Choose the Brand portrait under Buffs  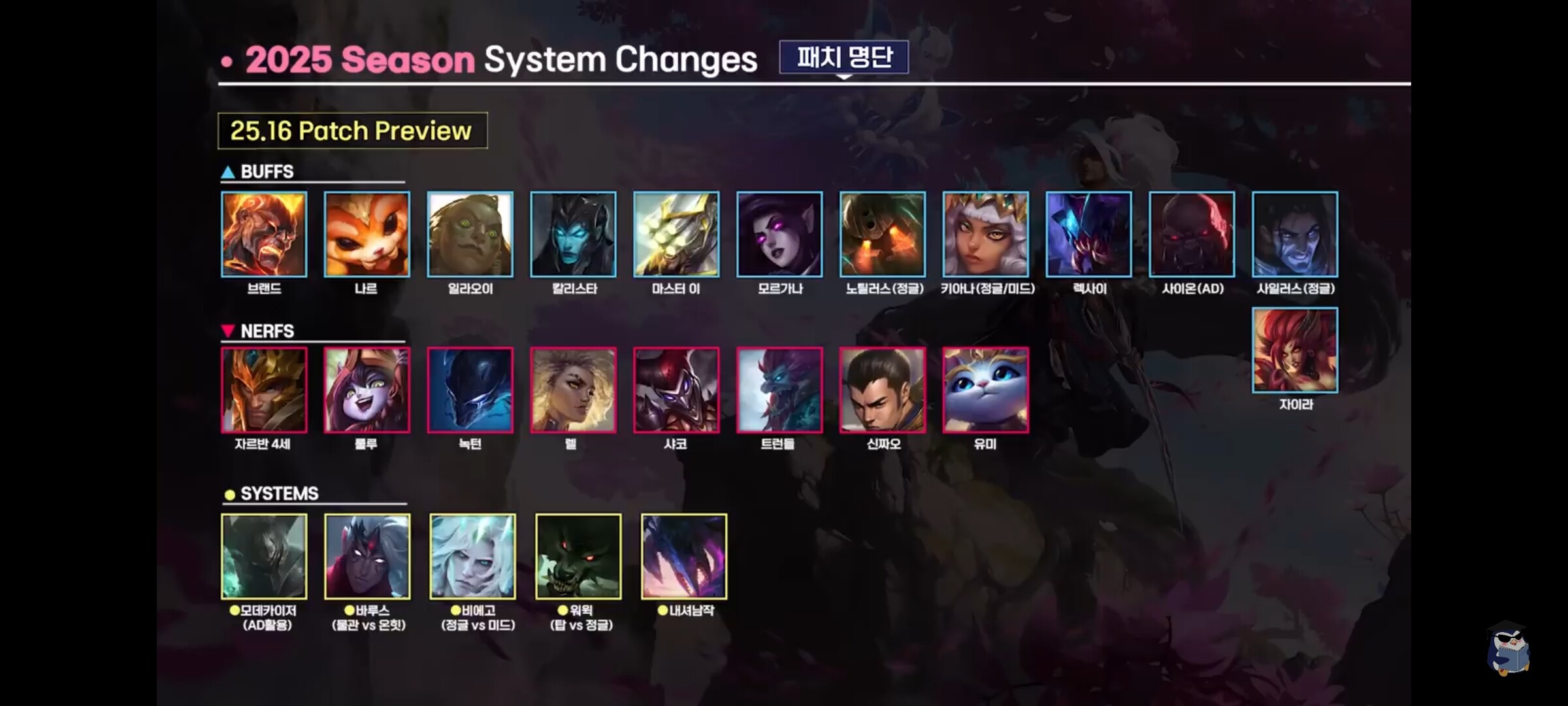pos(264,234)
